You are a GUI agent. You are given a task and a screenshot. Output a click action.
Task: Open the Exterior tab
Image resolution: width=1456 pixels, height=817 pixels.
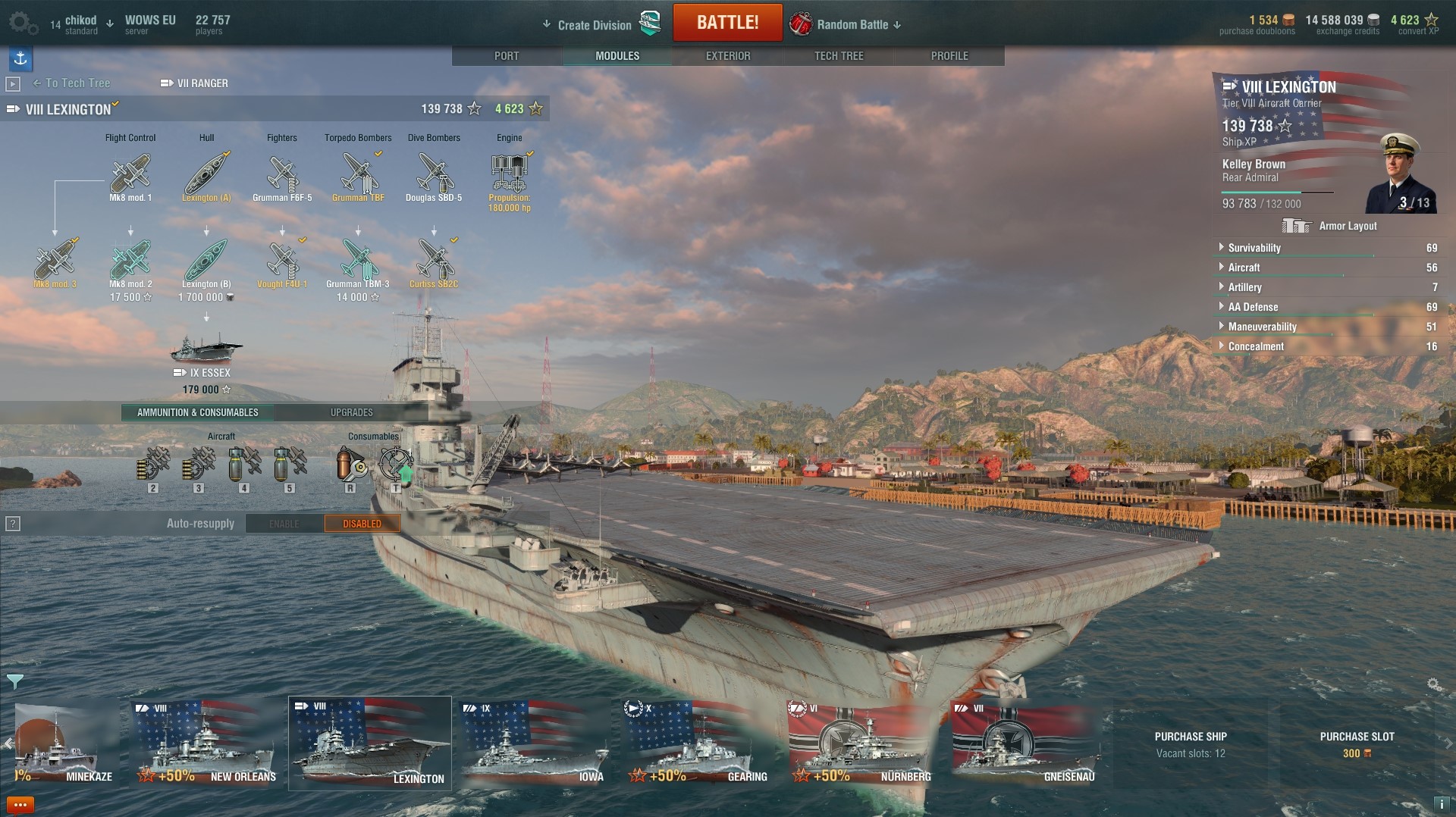pos(728,56)
